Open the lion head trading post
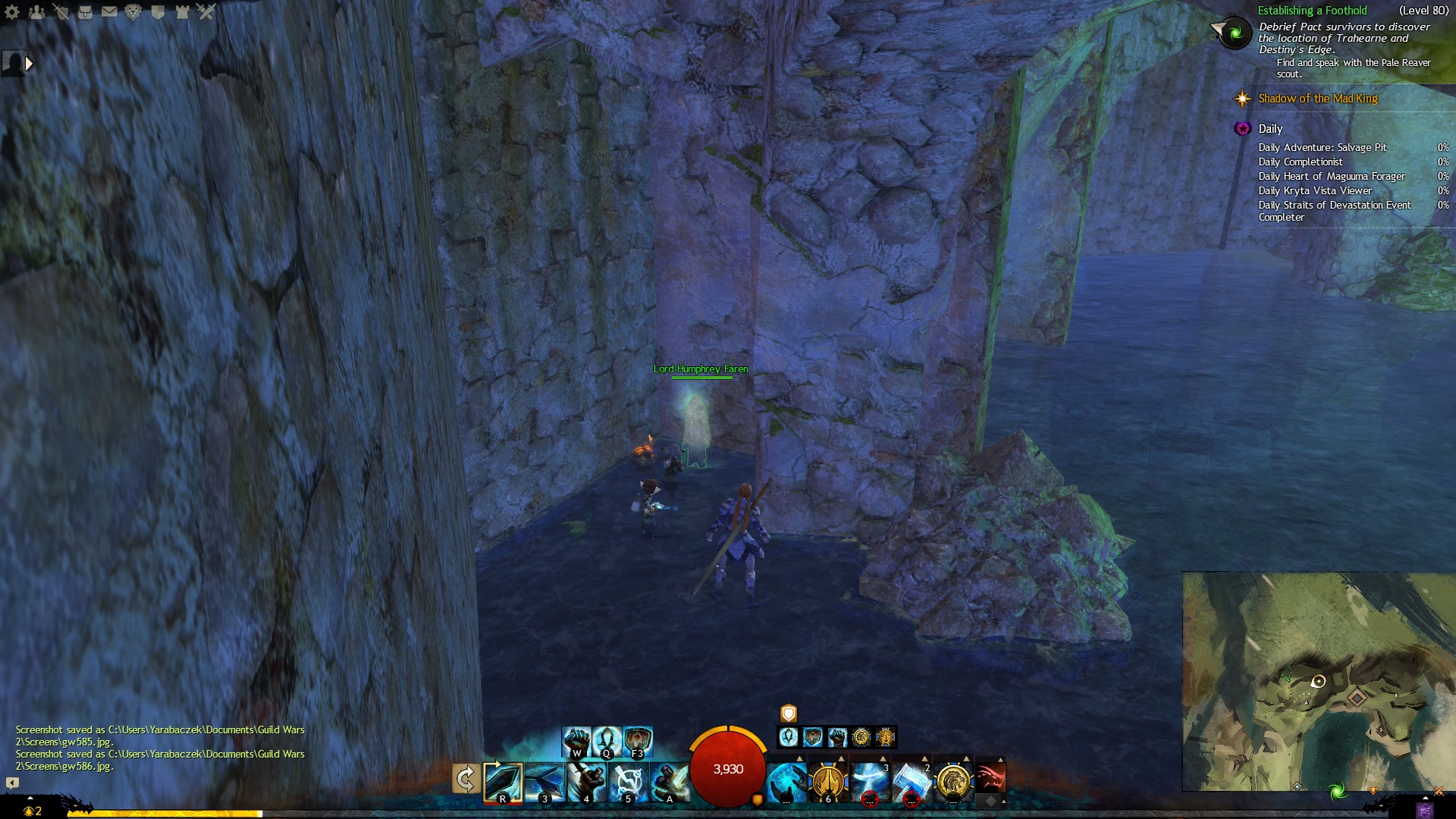Image resolution: width=1456 pixels, height=819 pixels. 133,11
